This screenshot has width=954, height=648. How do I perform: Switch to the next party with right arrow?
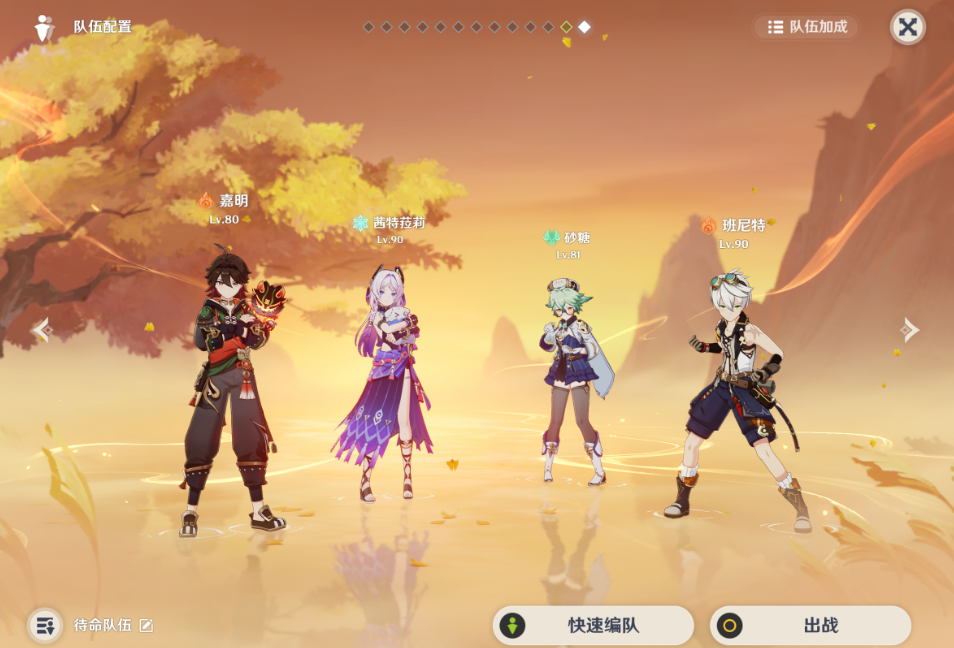tap(909, 329)
